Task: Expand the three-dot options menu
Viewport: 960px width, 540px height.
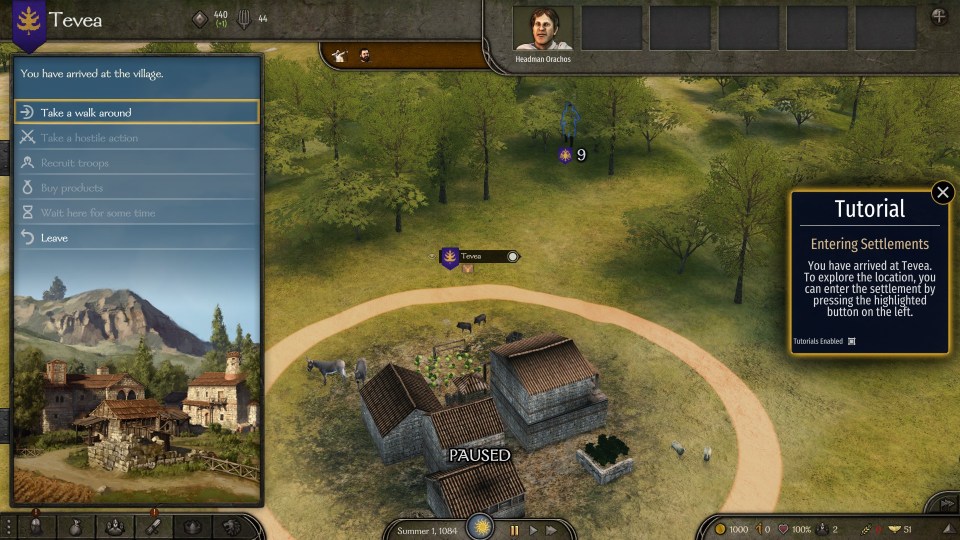Action: click(8, 527)
